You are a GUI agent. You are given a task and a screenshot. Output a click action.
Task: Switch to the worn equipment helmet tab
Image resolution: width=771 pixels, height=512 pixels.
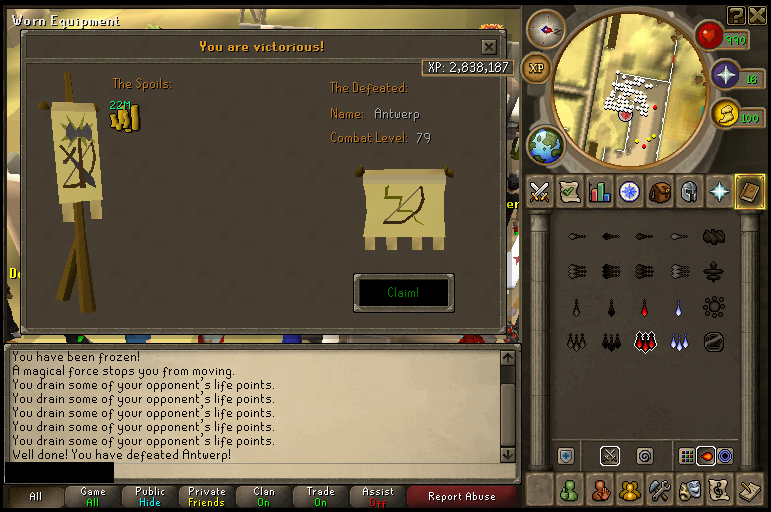tap(689, 191)
